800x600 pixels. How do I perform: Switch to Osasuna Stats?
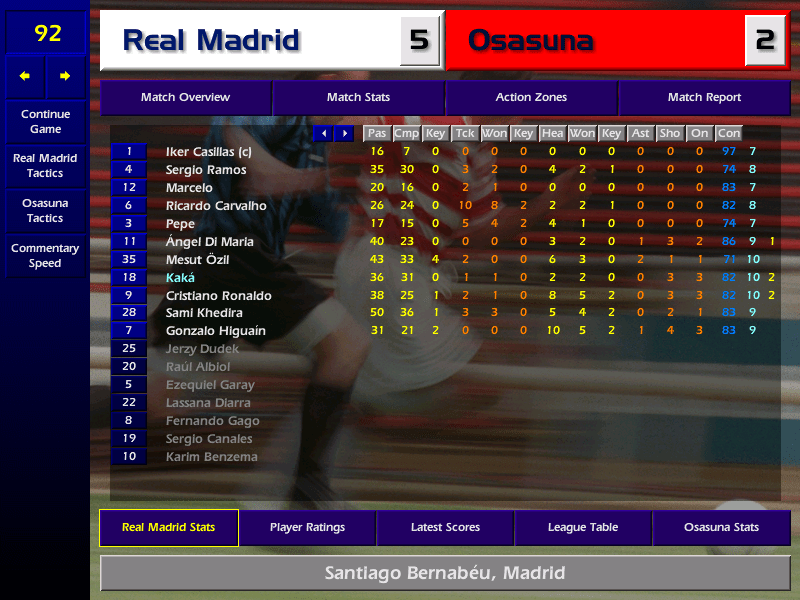tap(721, 527)
